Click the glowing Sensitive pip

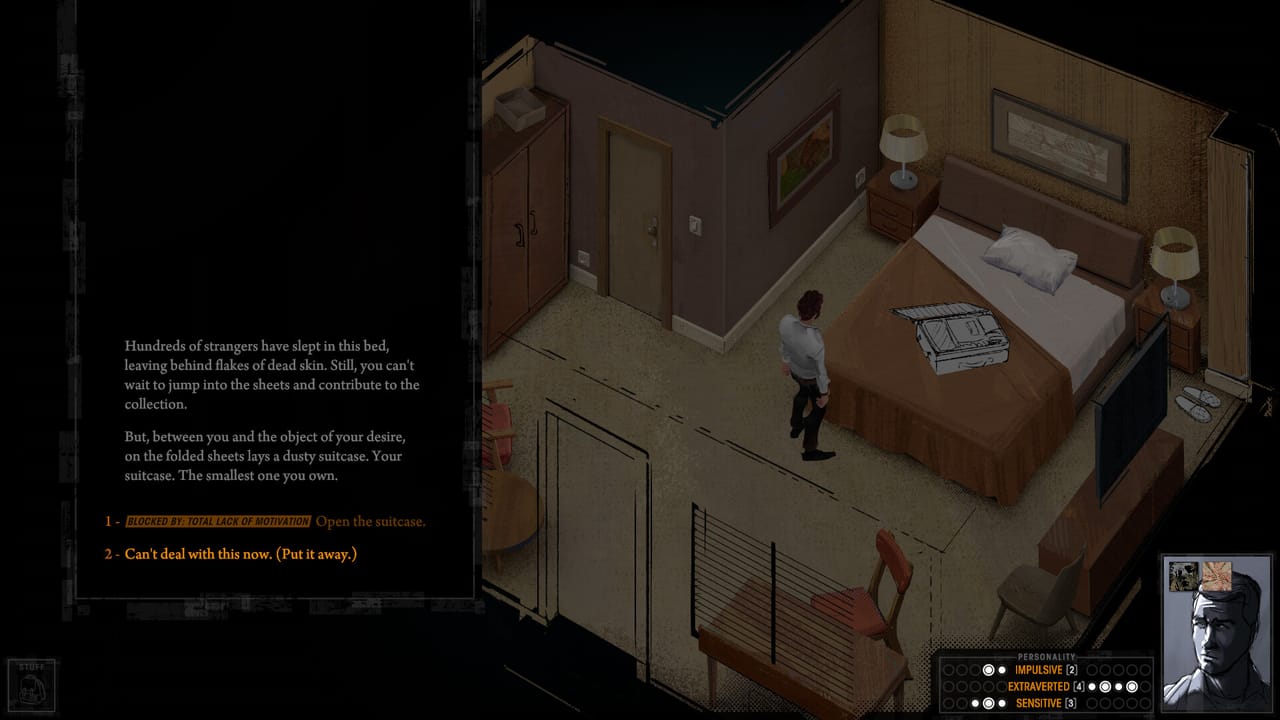(x=987, y=702)
